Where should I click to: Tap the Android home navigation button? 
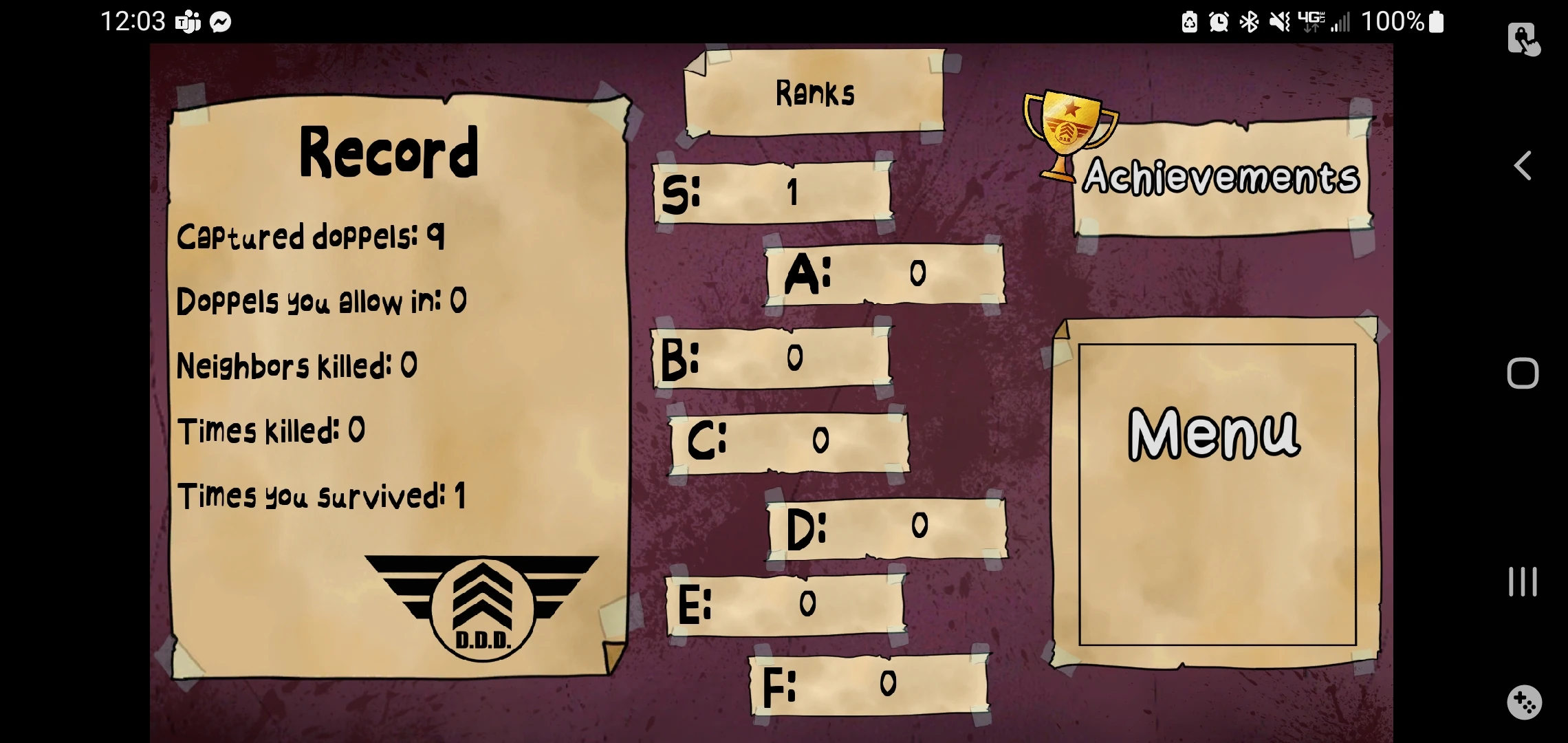tap(1524, 371)
